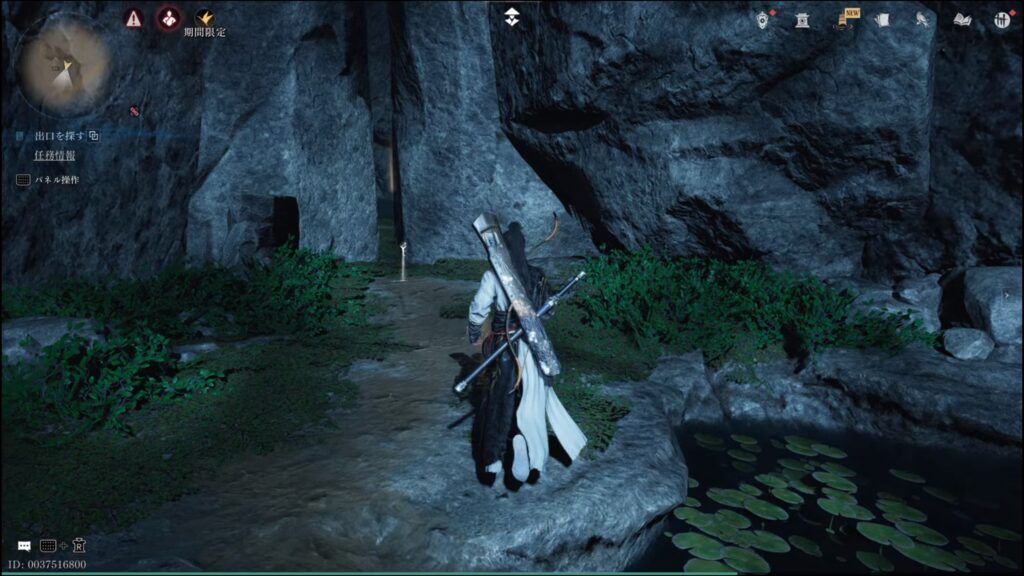This screenshot has height=576, width=1024.
Task: Open the circular minimap
Action: point(65,65)
